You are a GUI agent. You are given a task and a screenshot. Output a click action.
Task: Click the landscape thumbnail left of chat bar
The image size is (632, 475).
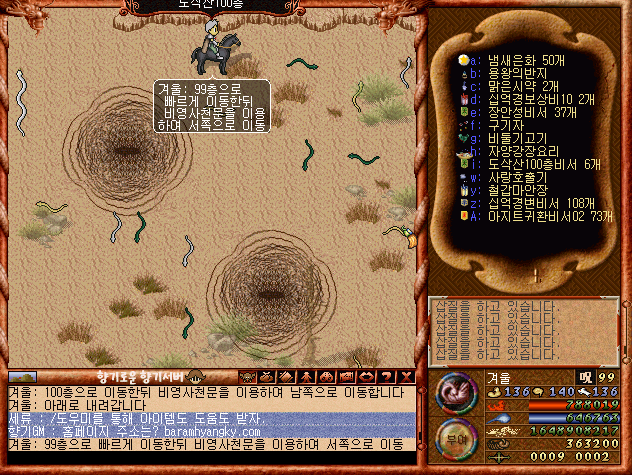pos(23,377)
